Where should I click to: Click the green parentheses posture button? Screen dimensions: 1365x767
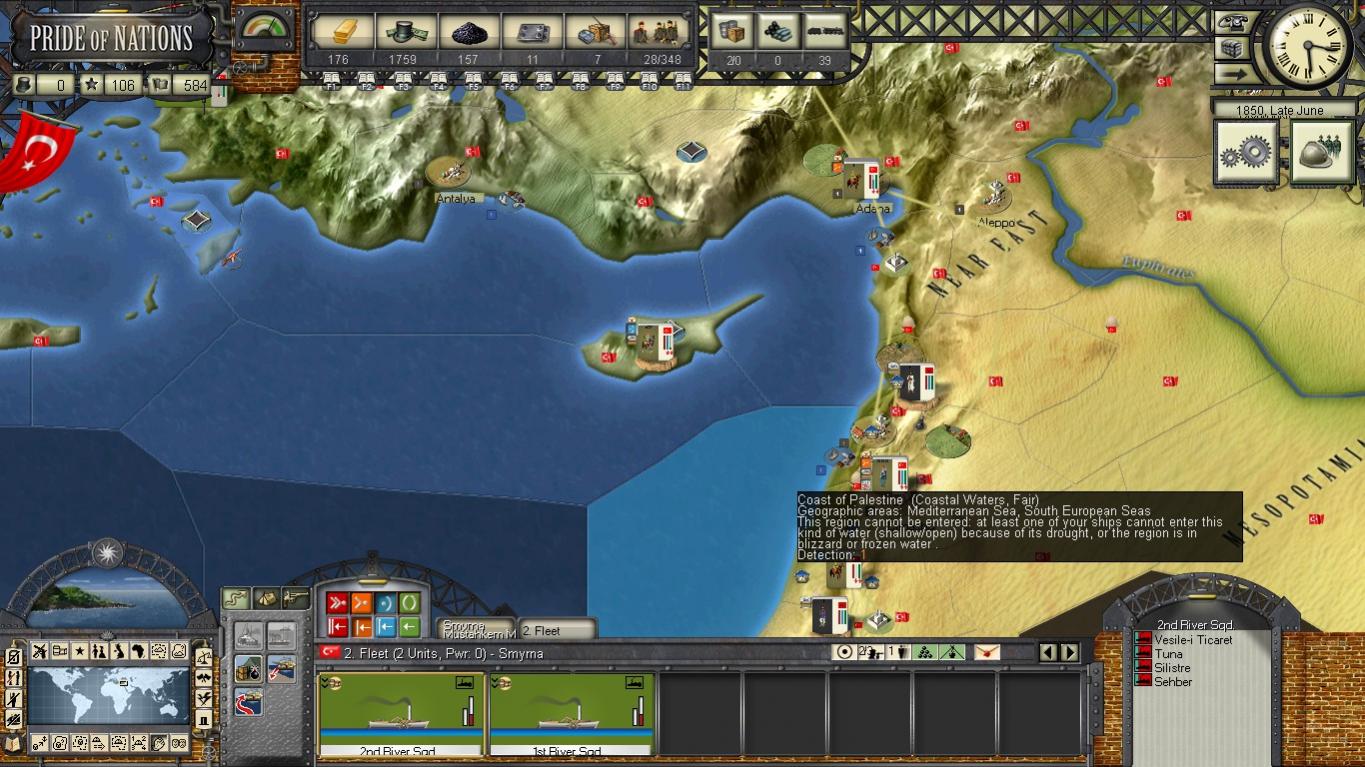409,603
